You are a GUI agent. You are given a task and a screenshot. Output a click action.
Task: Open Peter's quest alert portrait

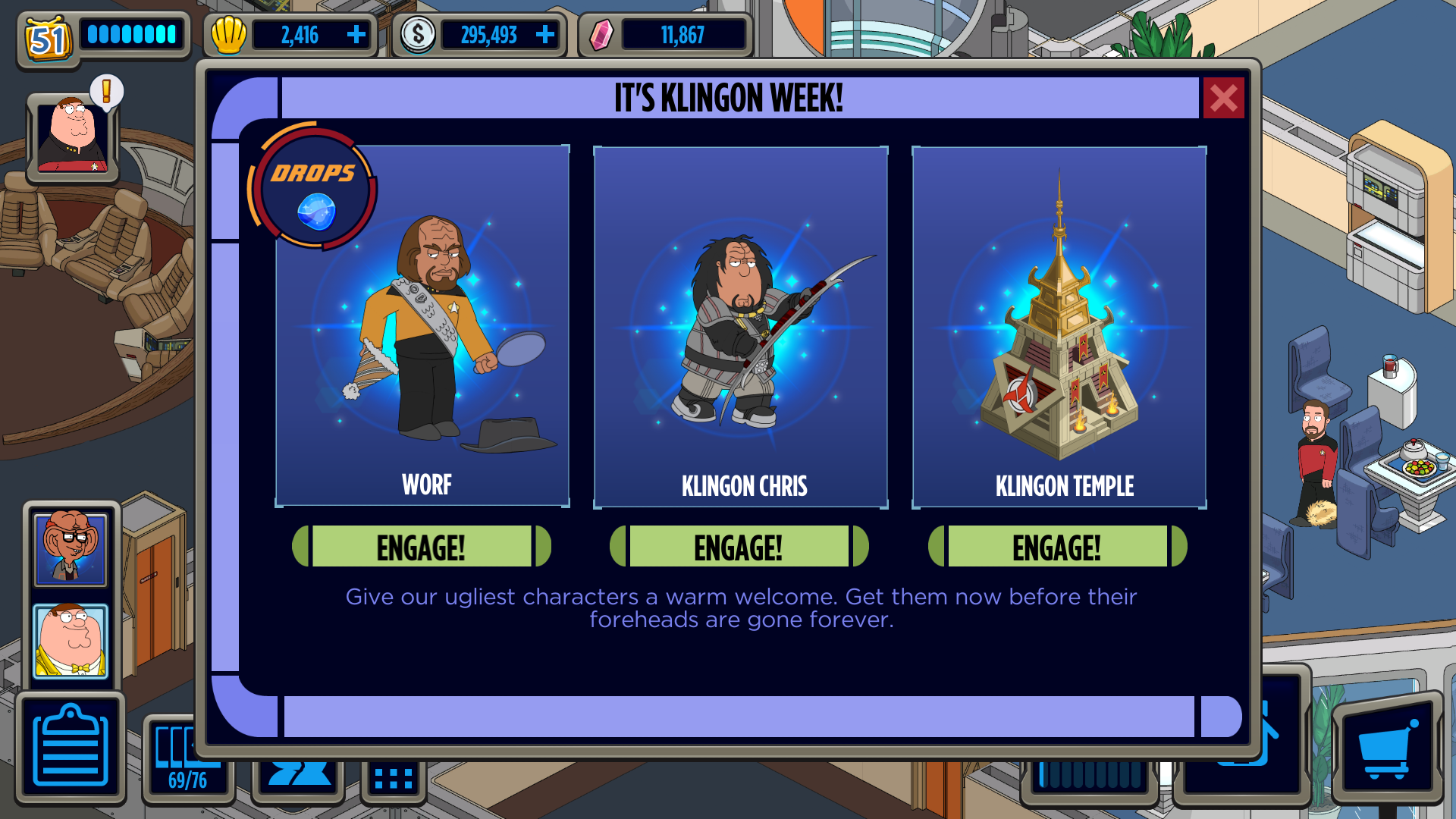coord(73,136)
